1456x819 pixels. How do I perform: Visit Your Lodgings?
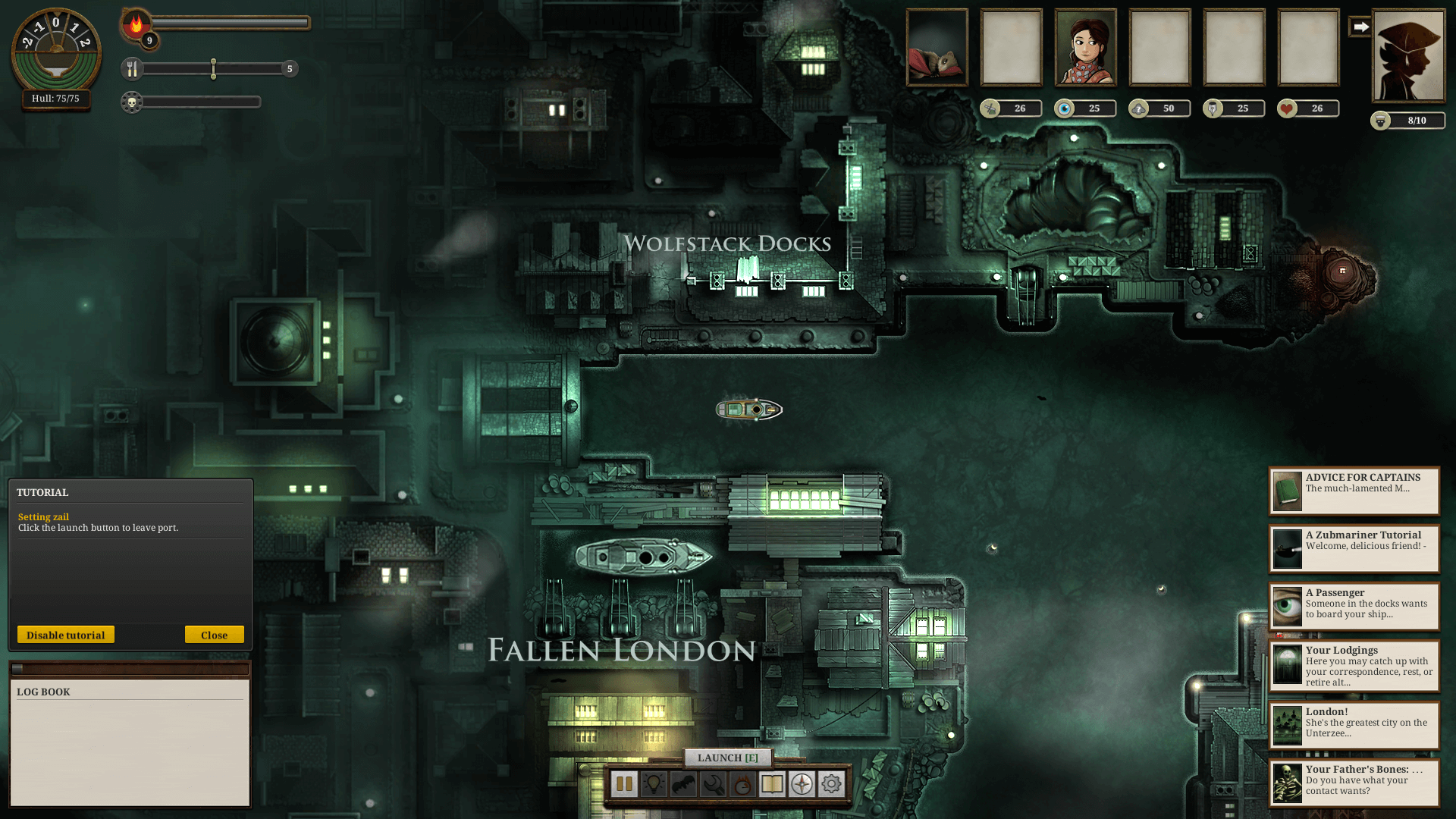[1354, 666]
